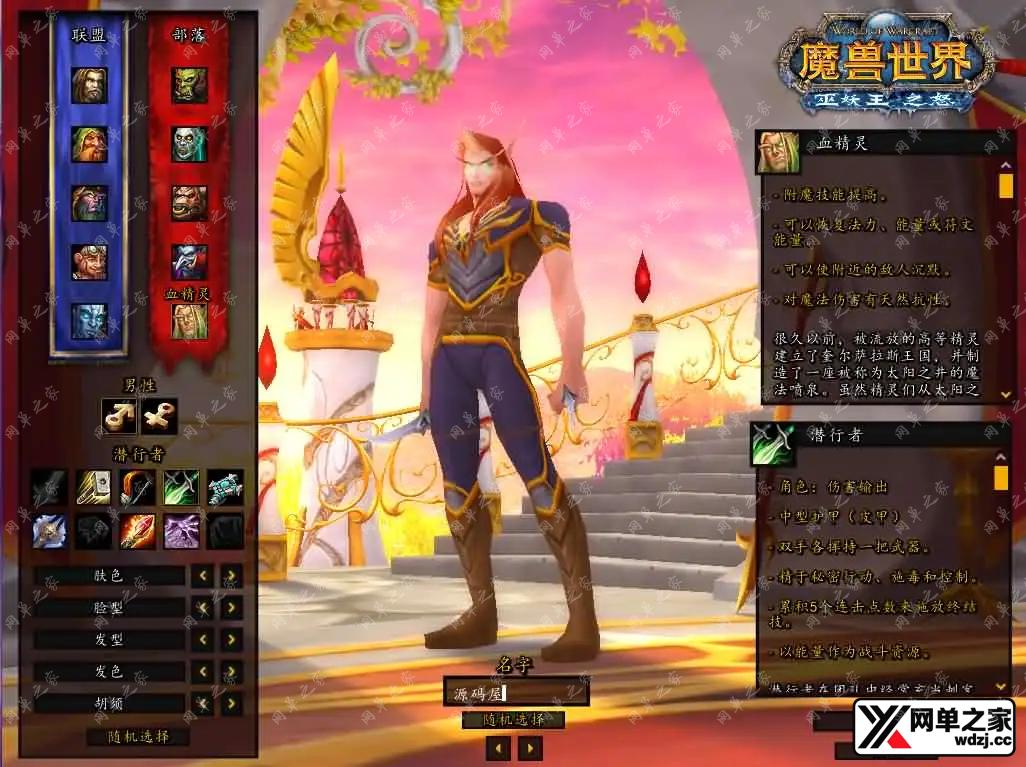Select the Paladin class icon

[x=93, y=487]
